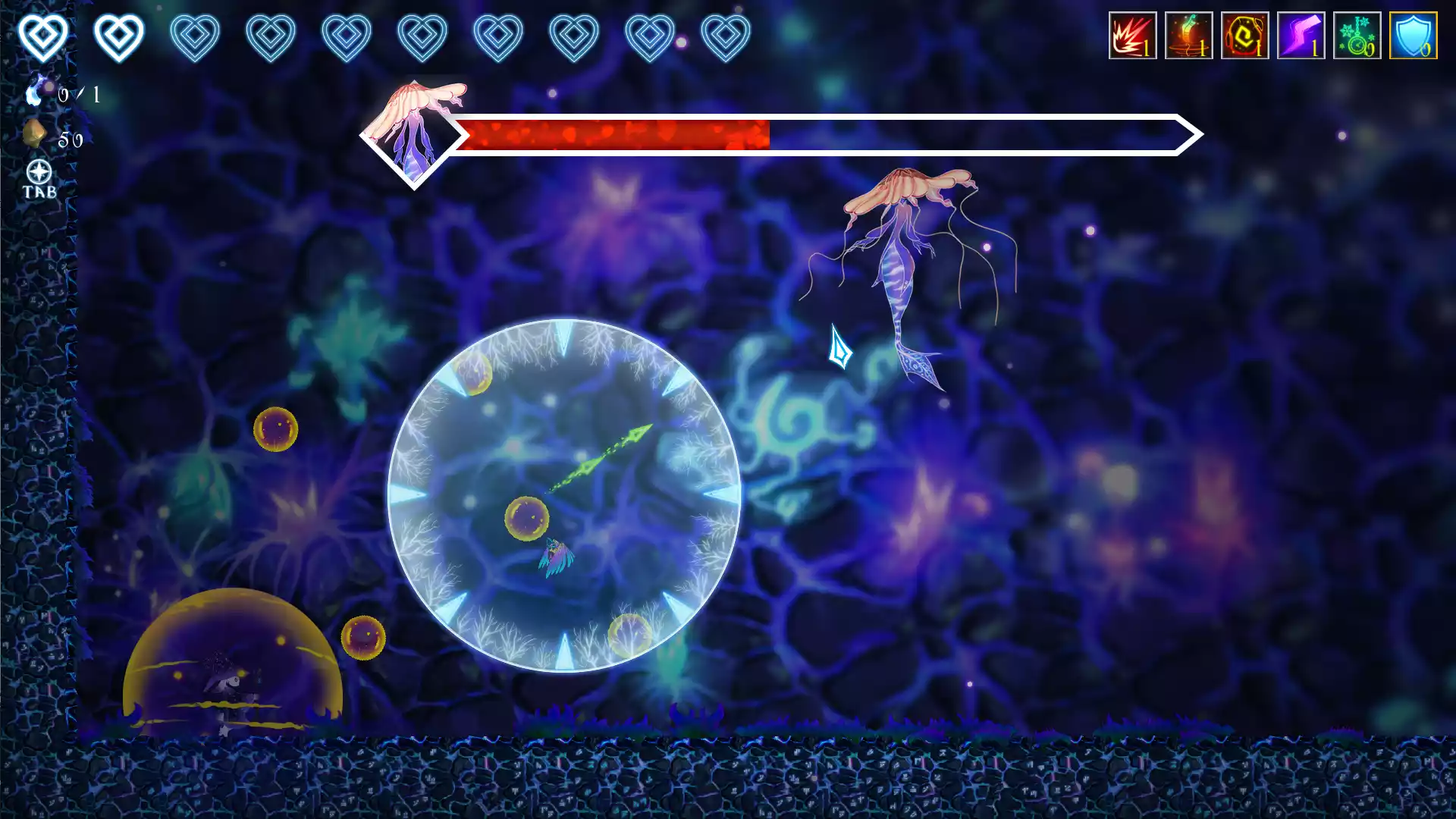The height and width of the screenshot is (819, 1456).
Task: Use the yellow spiral rune ability
Action: coord(1244,36)
